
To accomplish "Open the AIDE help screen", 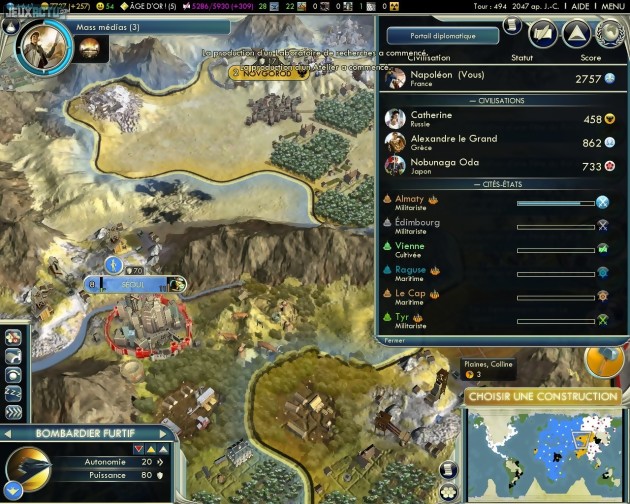I will pyautogui.click(x=578, y=6).
